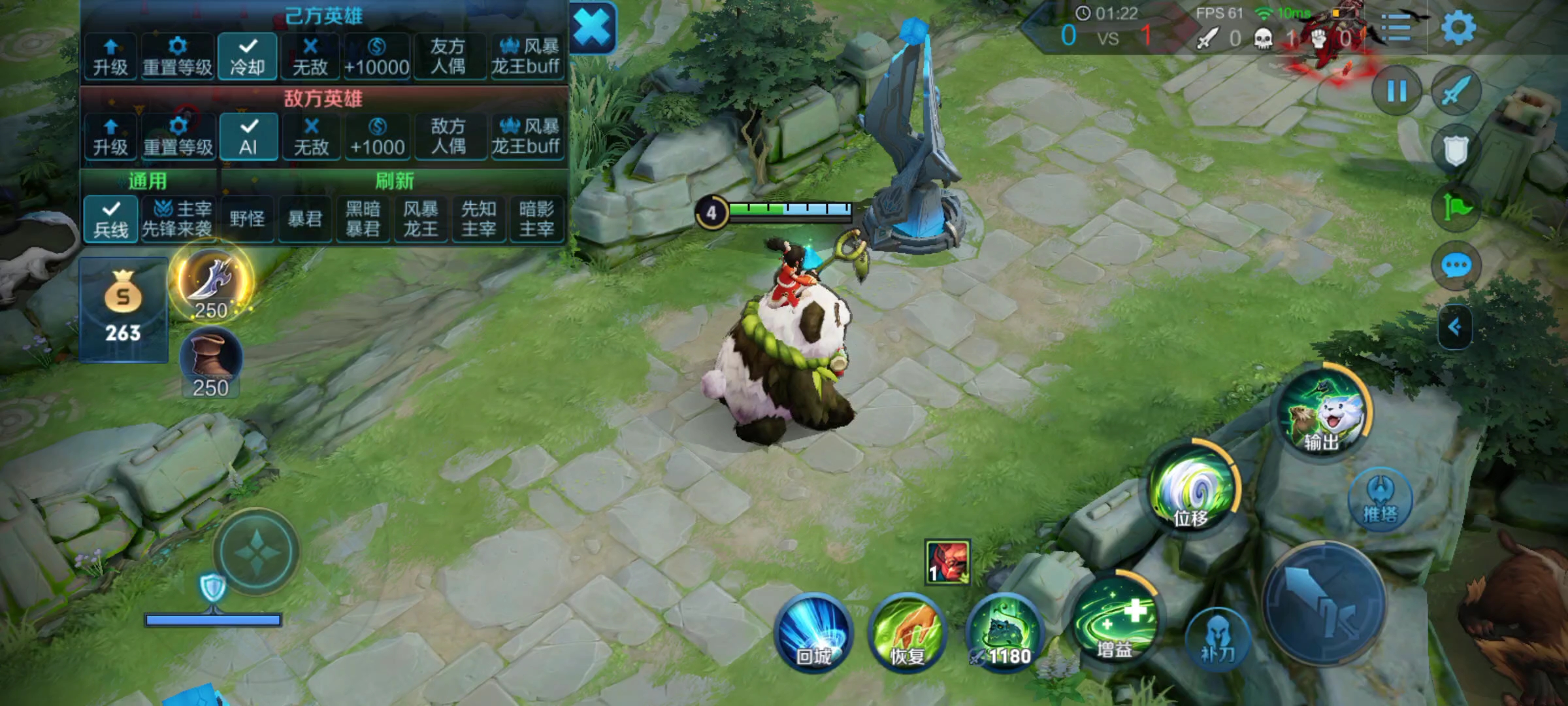This screenshot has height=706, width=1568.
Task: Spawn a 敌方人偶 enemy dummy
Action: click(x=448, y=137)
